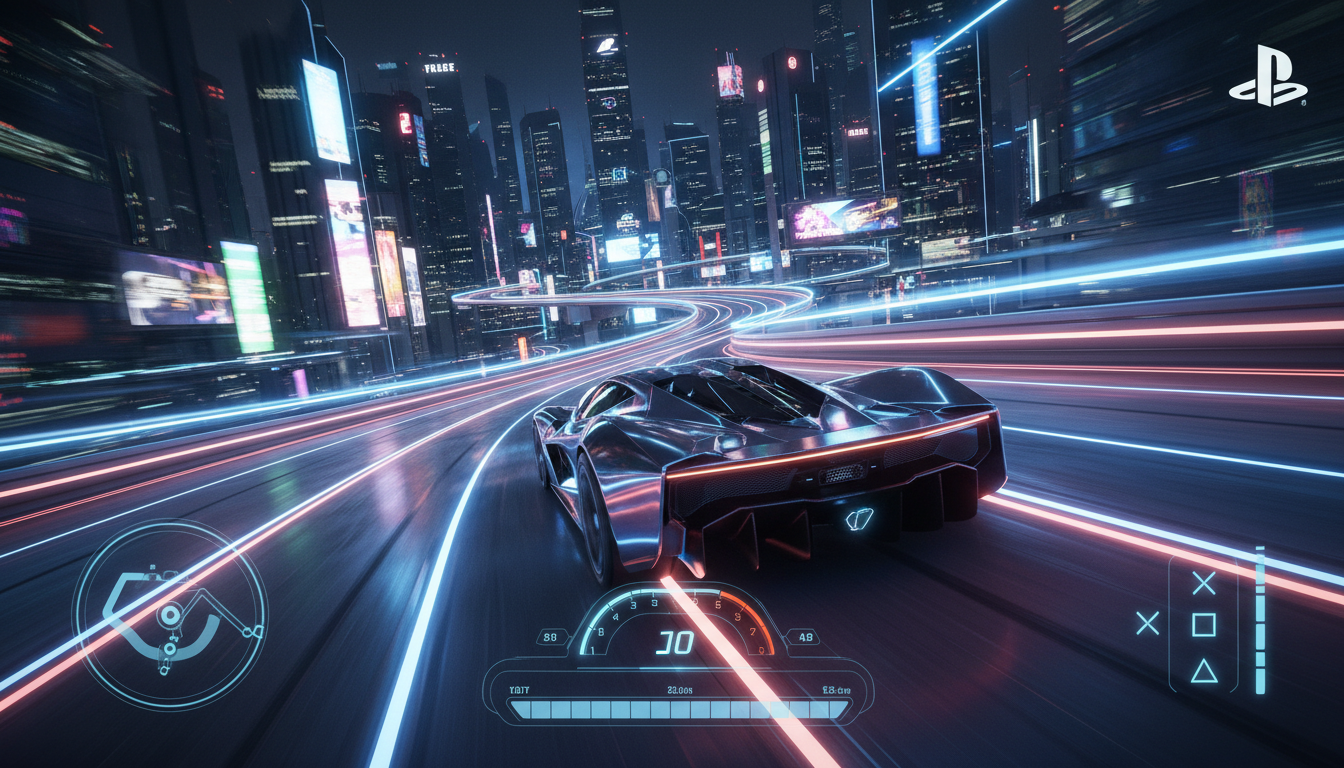
Task: Select the Triangle button icon
Action: 1204,672
